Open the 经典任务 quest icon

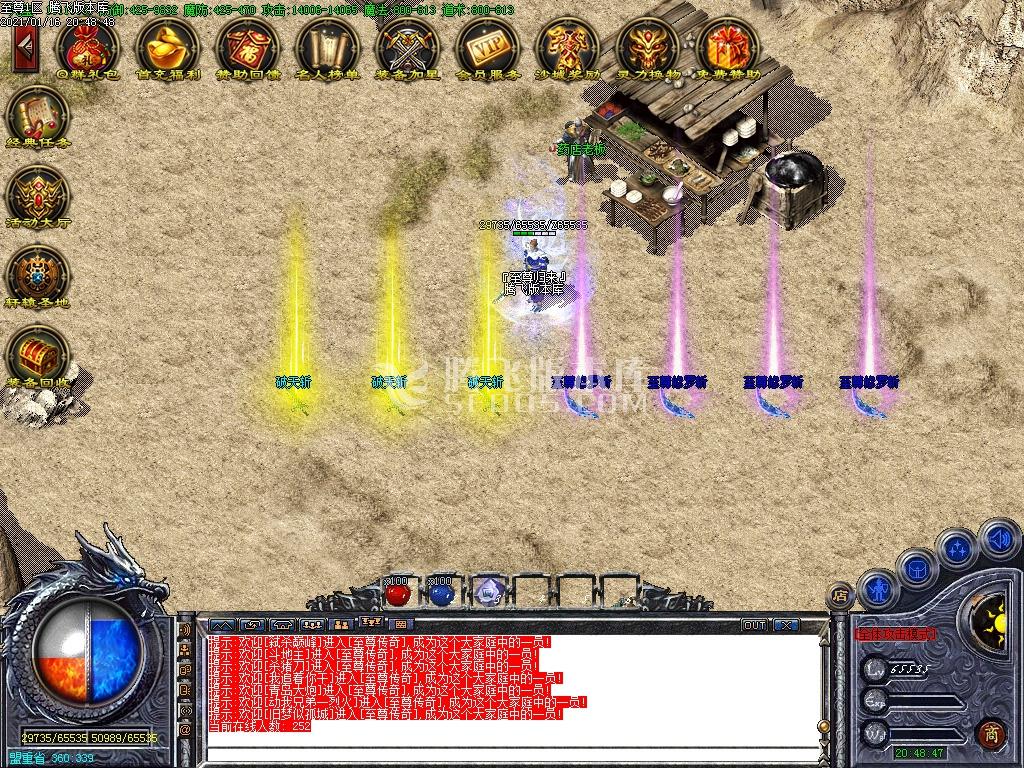[37, 114]
